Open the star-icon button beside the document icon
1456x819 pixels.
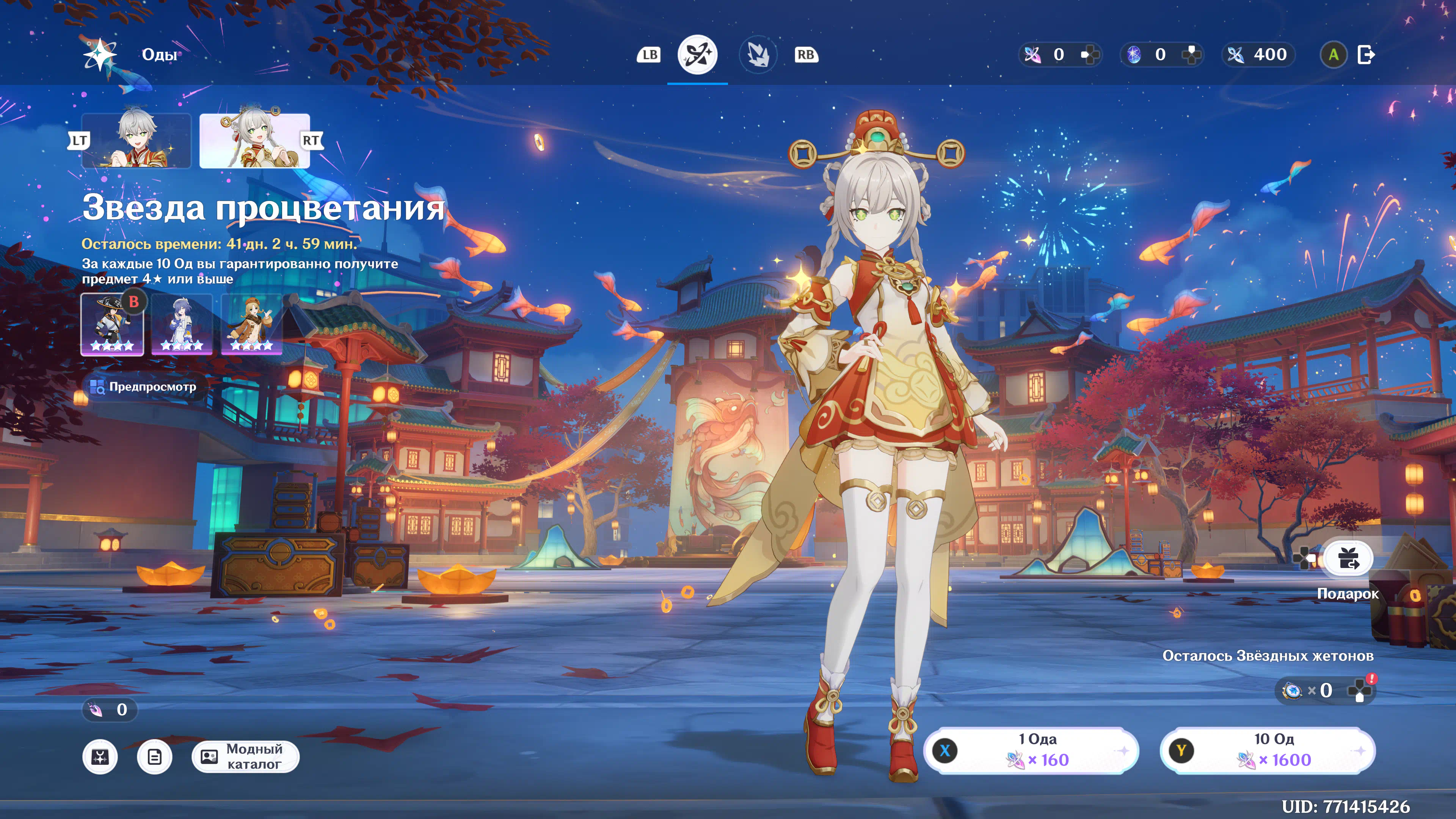coord(100,756)
